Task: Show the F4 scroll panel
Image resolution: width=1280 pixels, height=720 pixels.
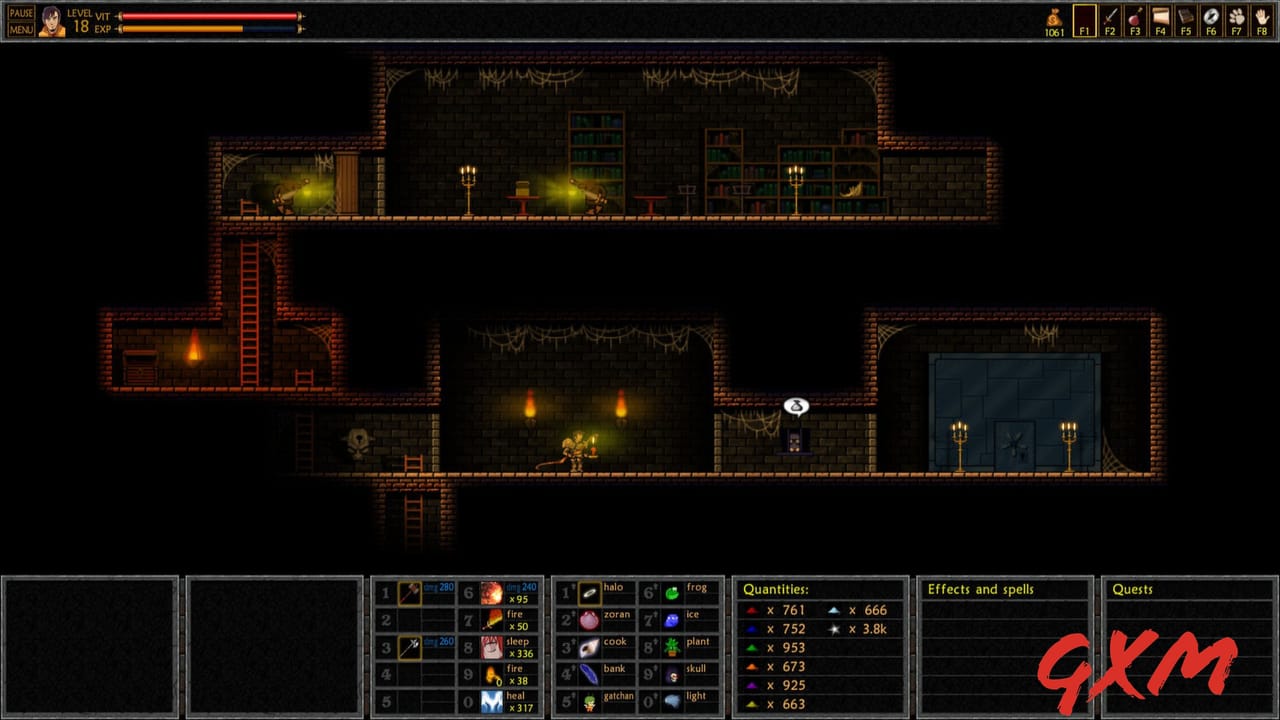Action: point(1160,20)
